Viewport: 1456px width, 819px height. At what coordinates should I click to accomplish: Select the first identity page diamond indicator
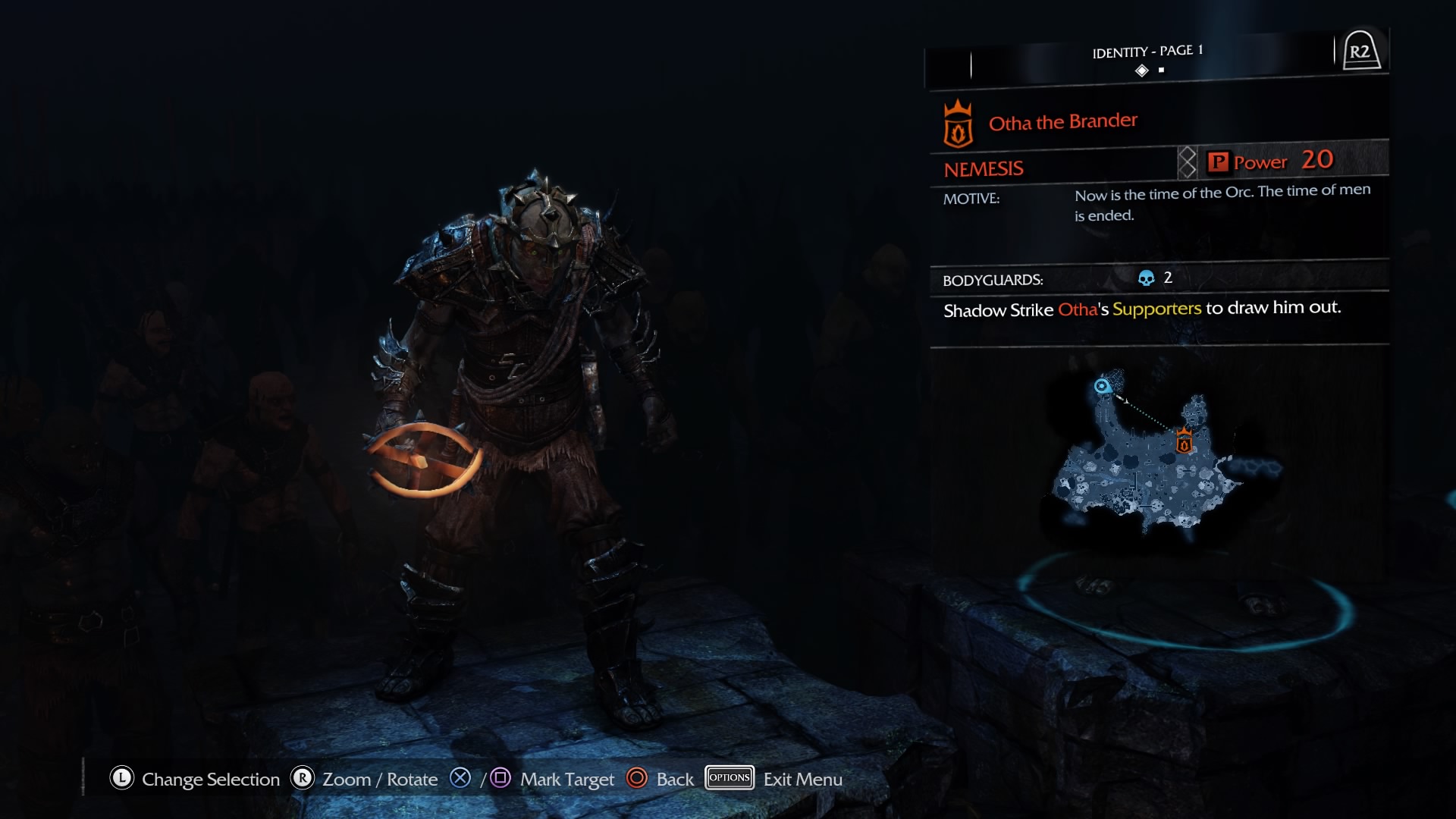1142,71
